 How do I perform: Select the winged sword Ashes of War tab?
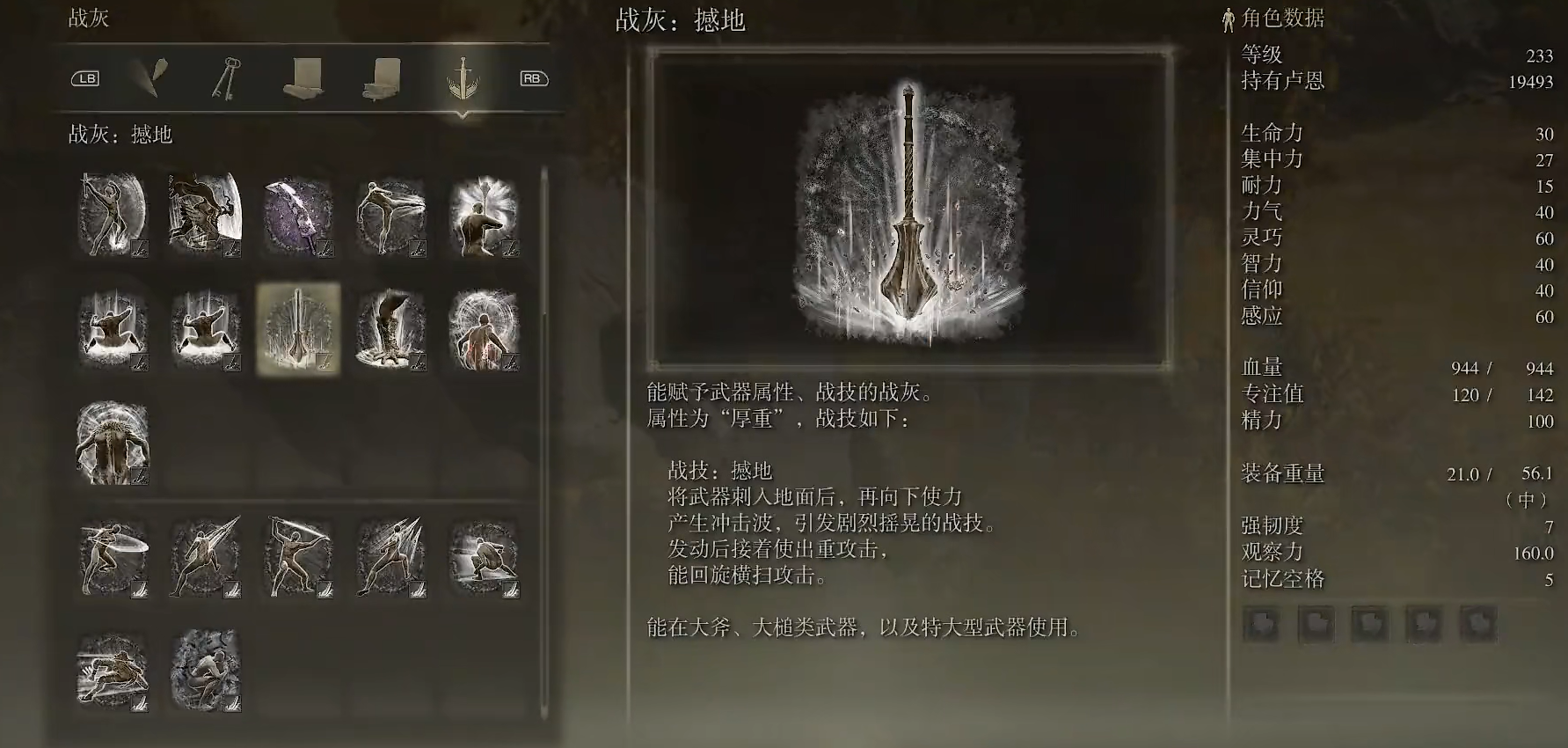point(463,79)
